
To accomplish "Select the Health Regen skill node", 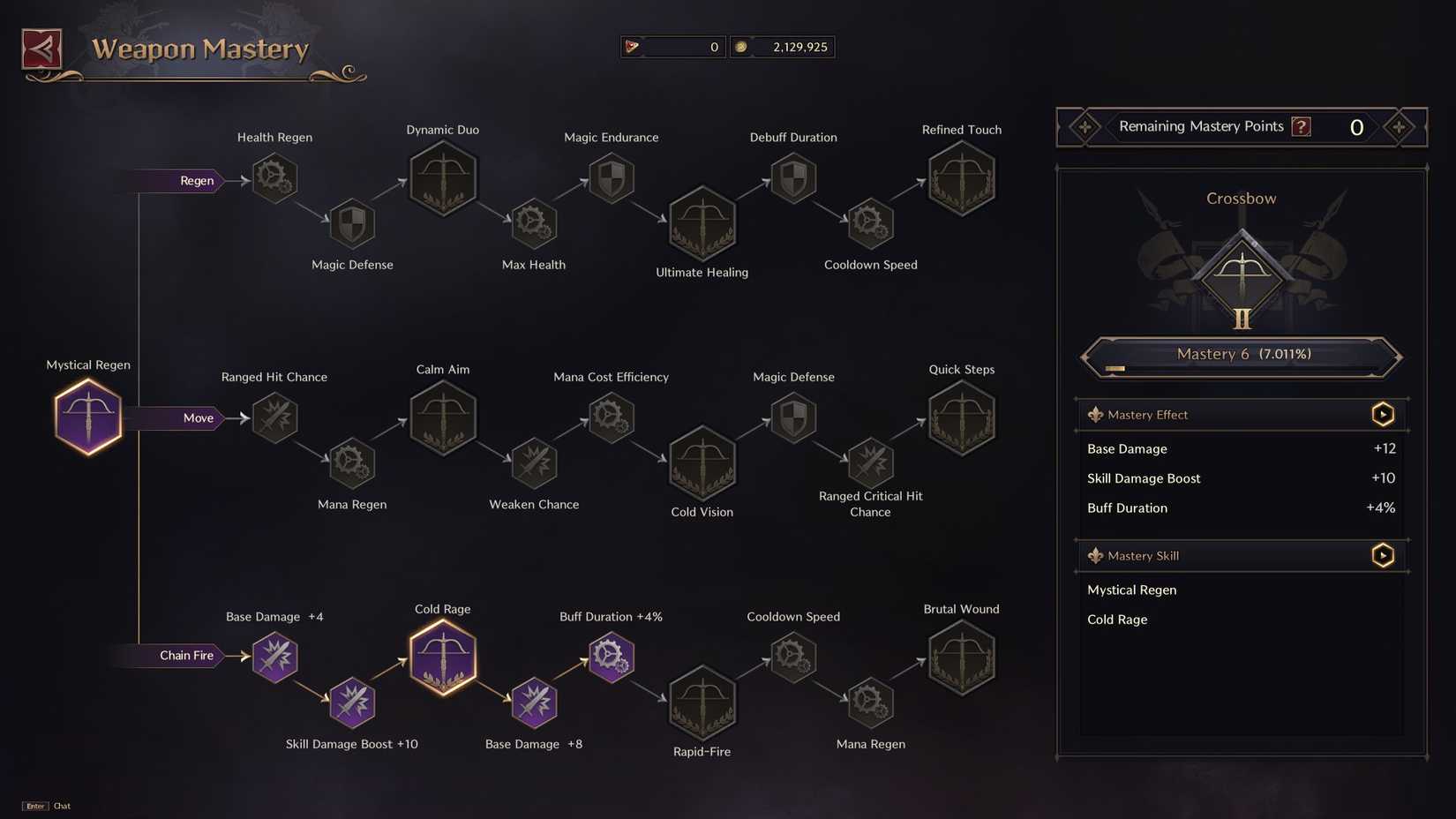I will point(274,178).
